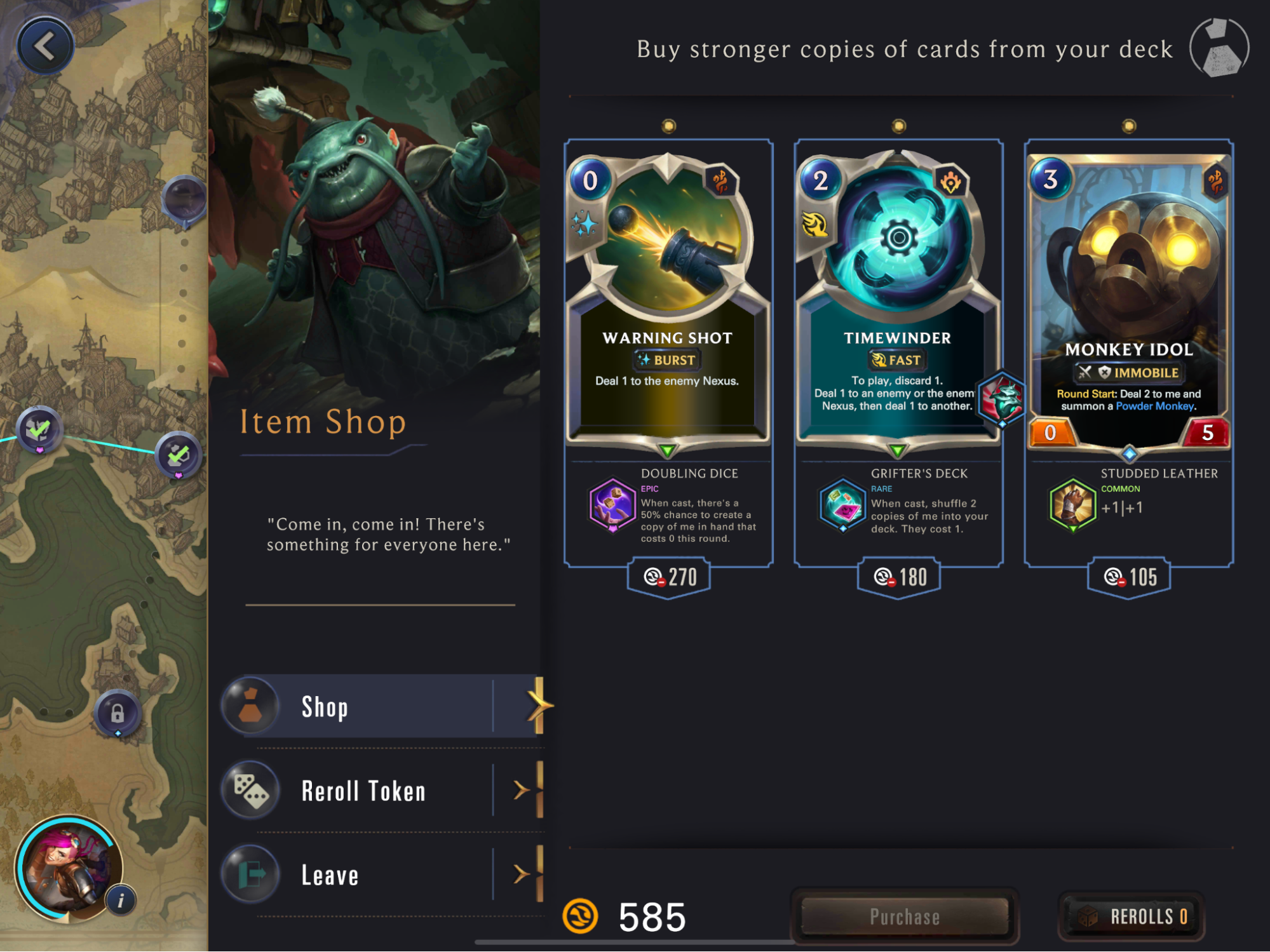Click the 270 coin price tag

point(669,577)
